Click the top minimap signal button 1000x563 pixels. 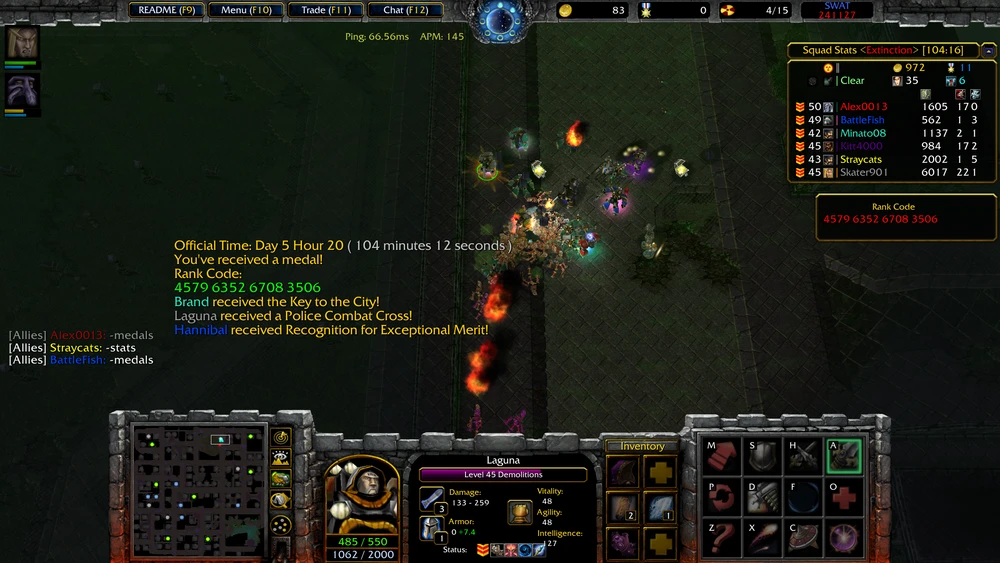tap(281, 437)
